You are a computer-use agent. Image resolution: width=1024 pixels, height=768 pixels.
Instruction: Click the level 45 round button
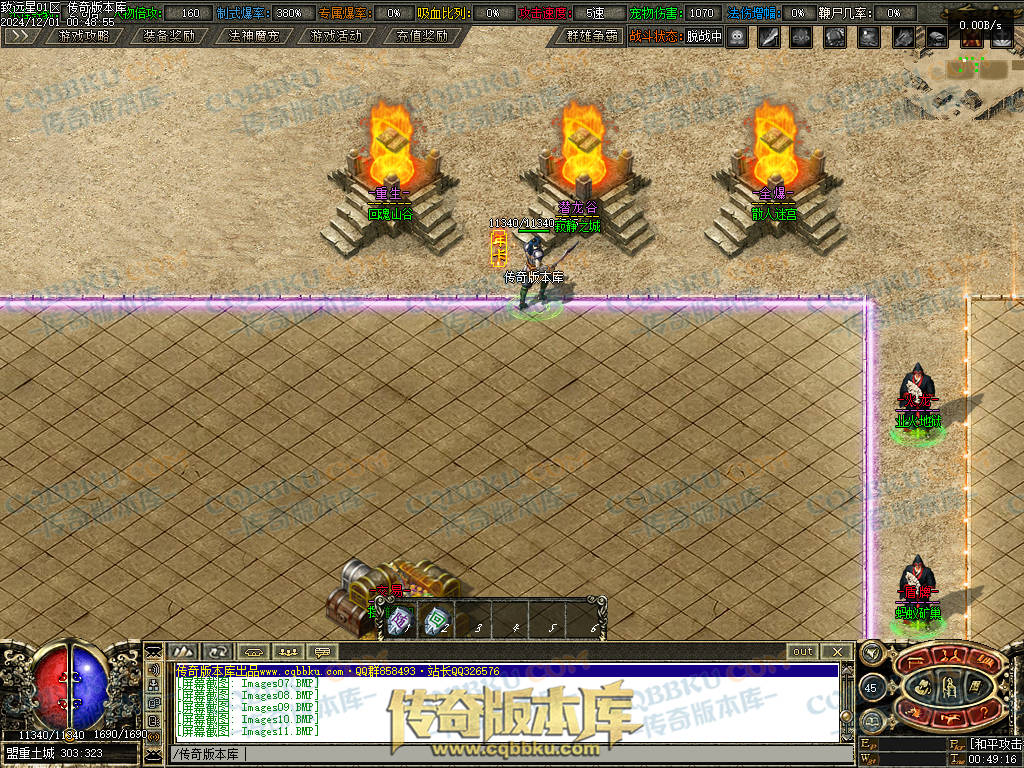click(870, 688)
